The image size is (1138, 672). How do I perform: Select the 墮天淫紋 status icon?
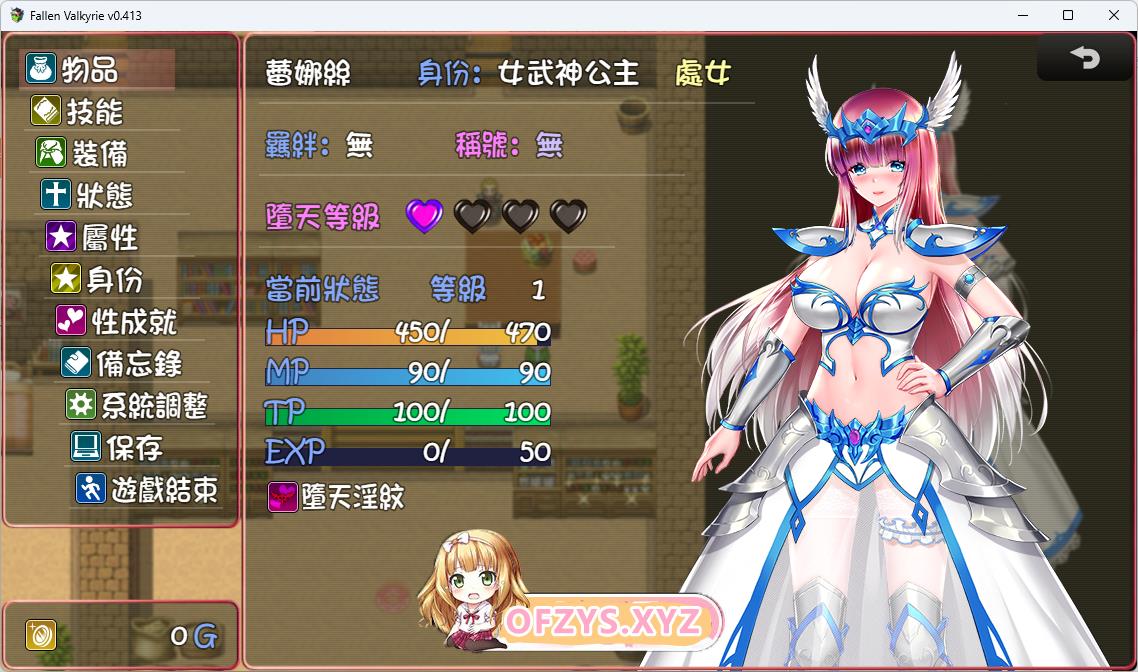[283, 497]
